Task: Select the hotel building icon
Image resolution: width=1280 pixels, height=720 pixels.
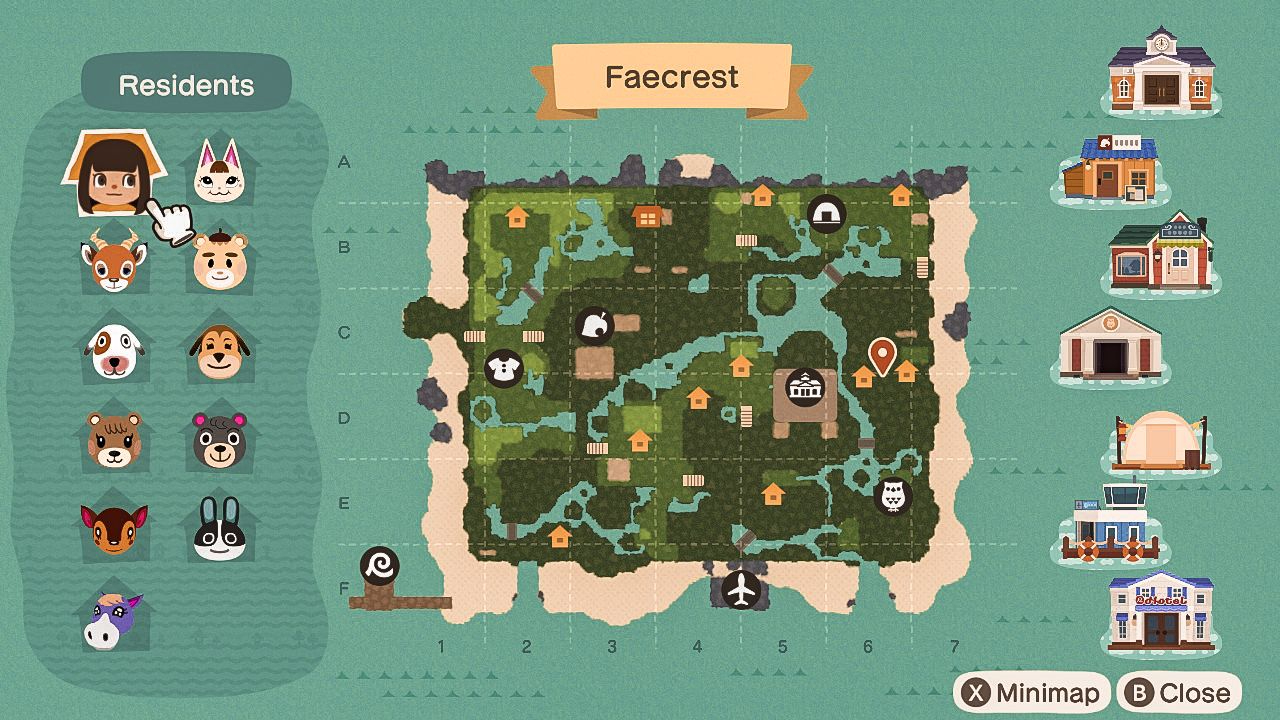Action: (1161, 613)
